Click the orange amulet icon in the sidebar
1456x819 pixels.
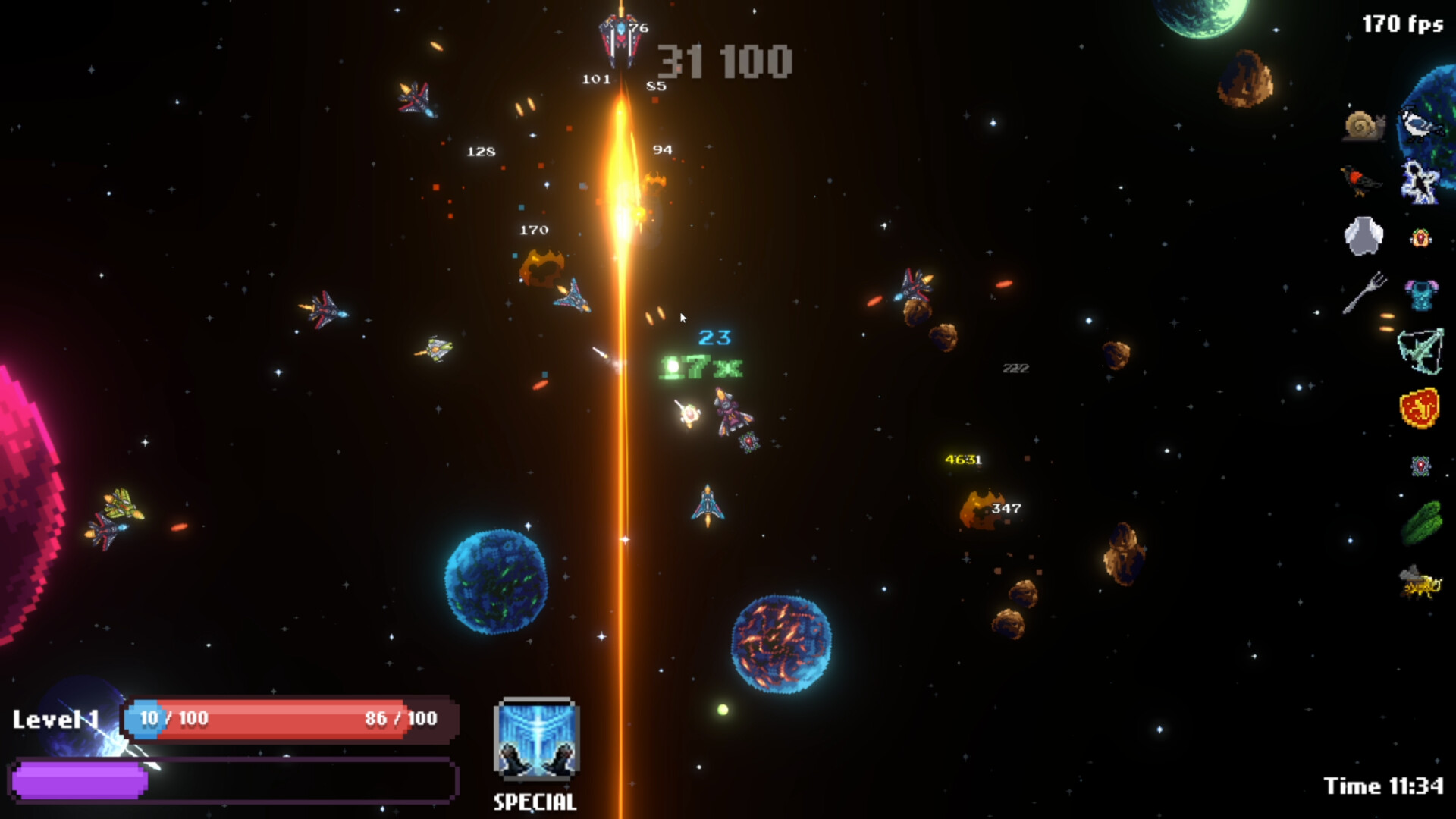[x=1420, y=237]
